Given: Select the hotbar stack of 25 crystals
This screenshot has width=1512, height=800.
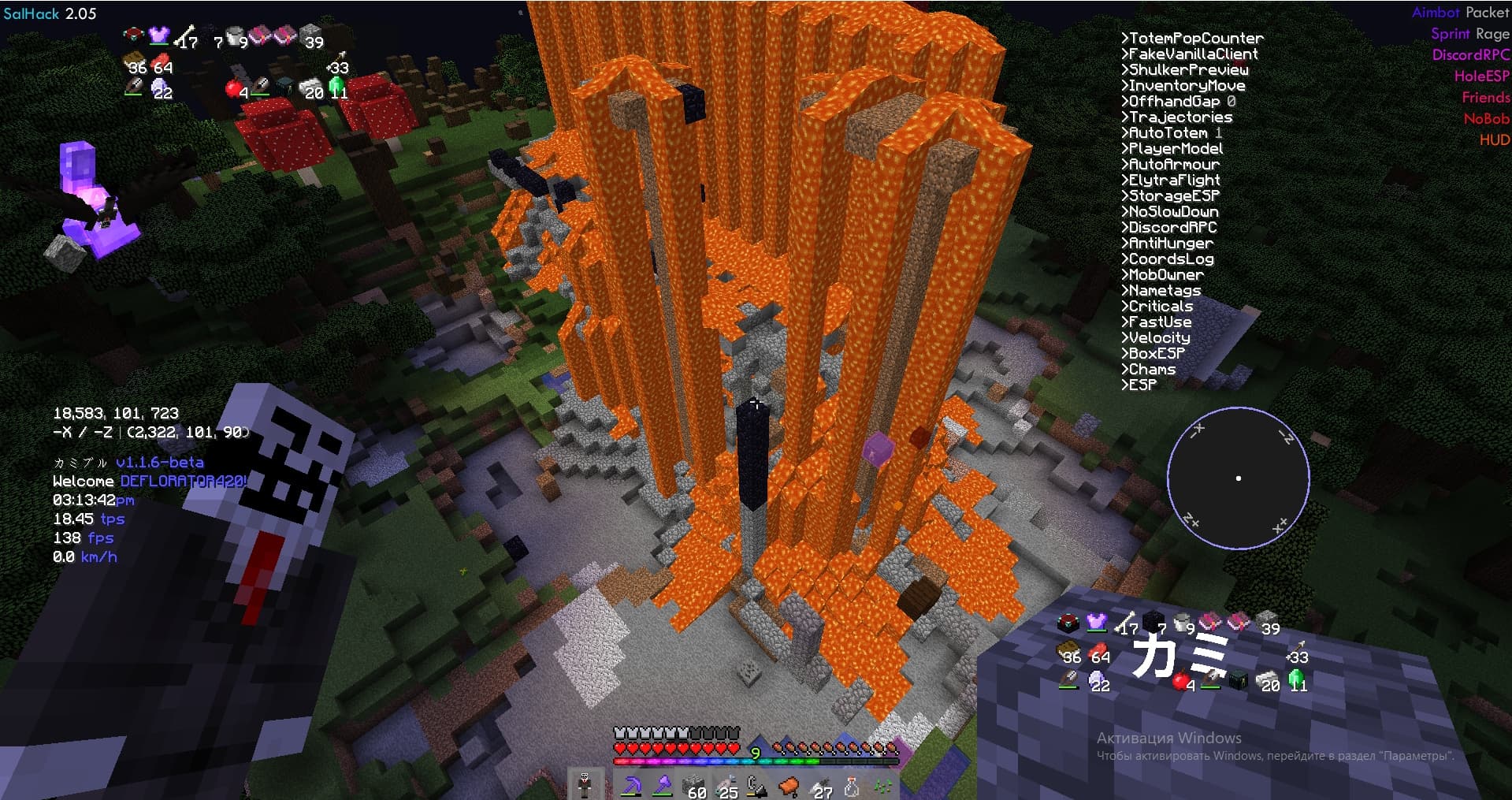Looking at the screenshot, I should [x=726, y=786].
